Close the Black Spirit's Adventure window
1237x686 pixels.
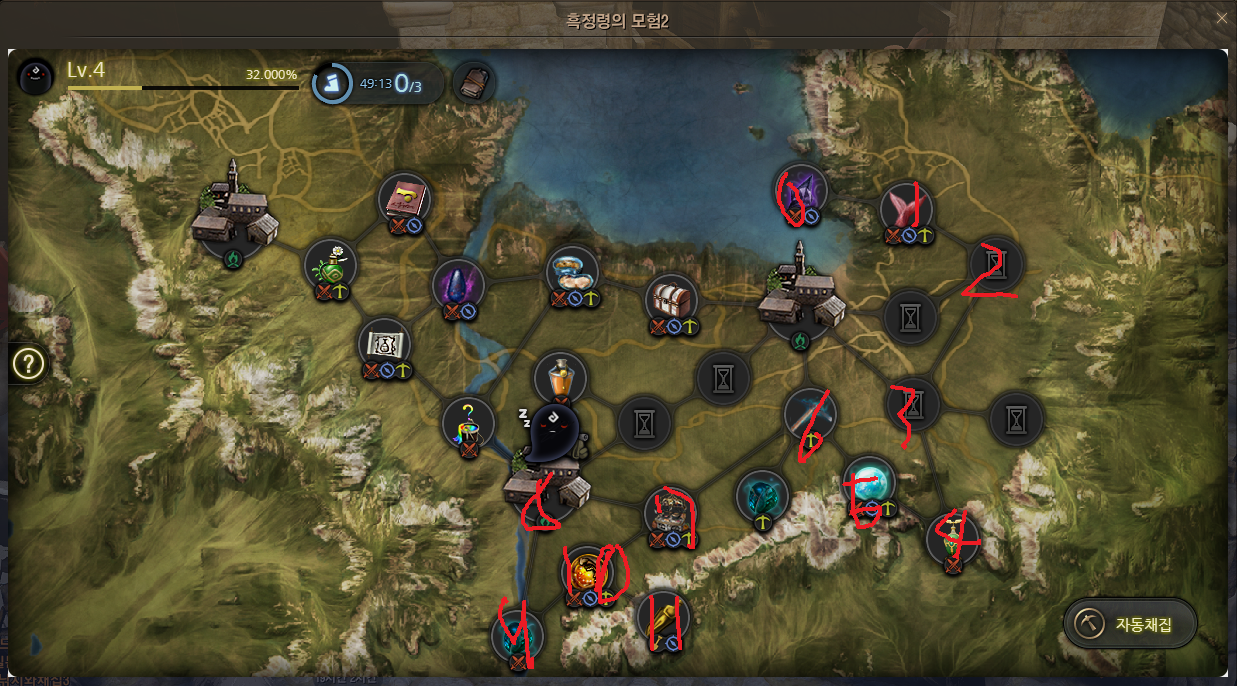coord(1221,18)
